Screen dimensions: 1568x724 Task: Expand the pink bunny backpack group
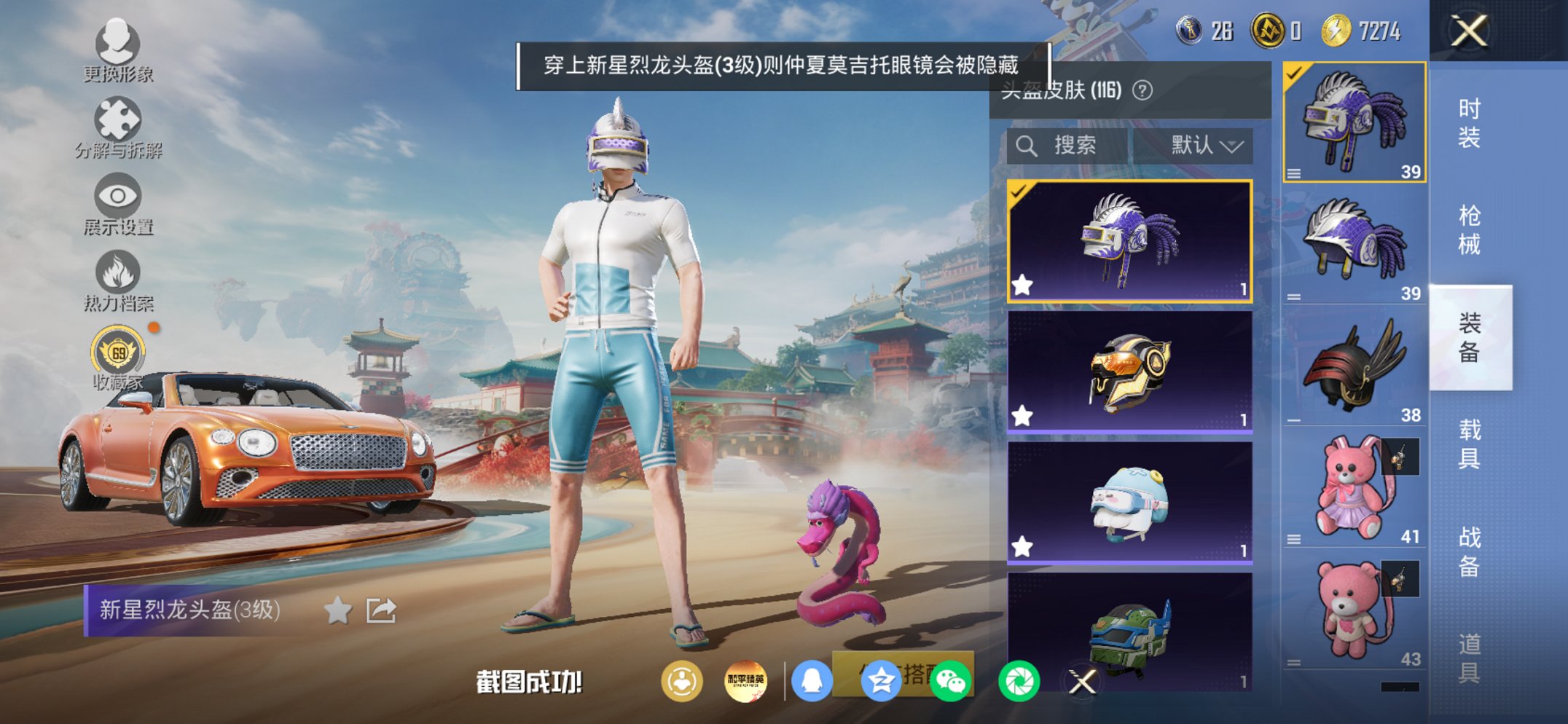coord(1293,539)
